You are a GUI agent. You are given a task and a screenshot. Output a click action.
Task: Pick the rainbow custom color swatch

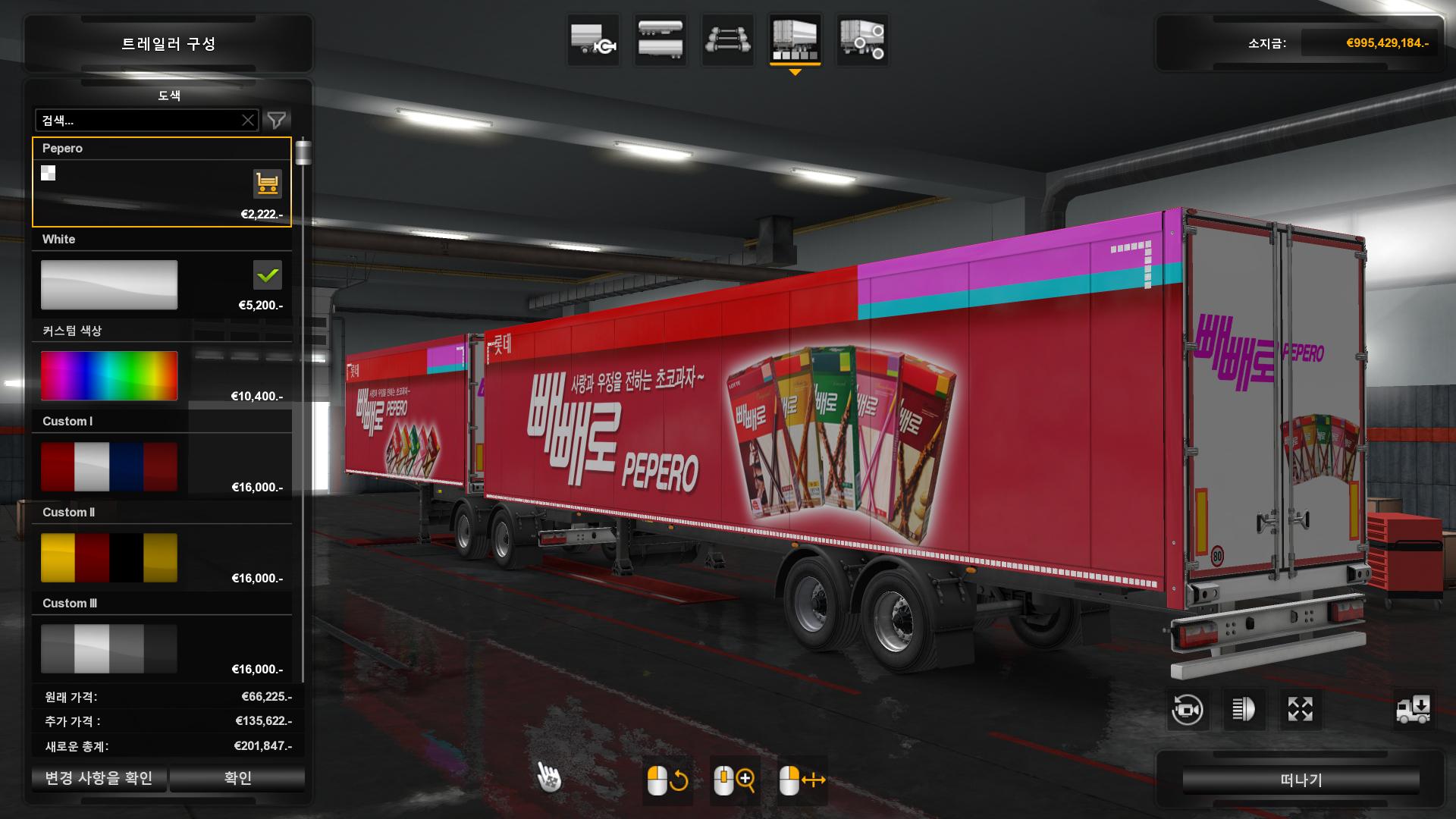click(x=109, y=376)
